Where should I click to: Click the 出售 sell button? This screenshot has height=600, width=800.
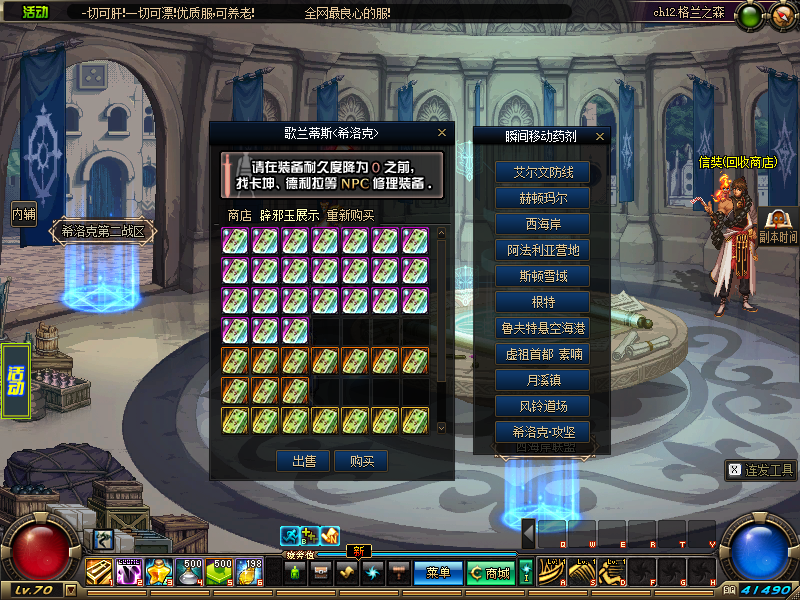tap(303, 461)
